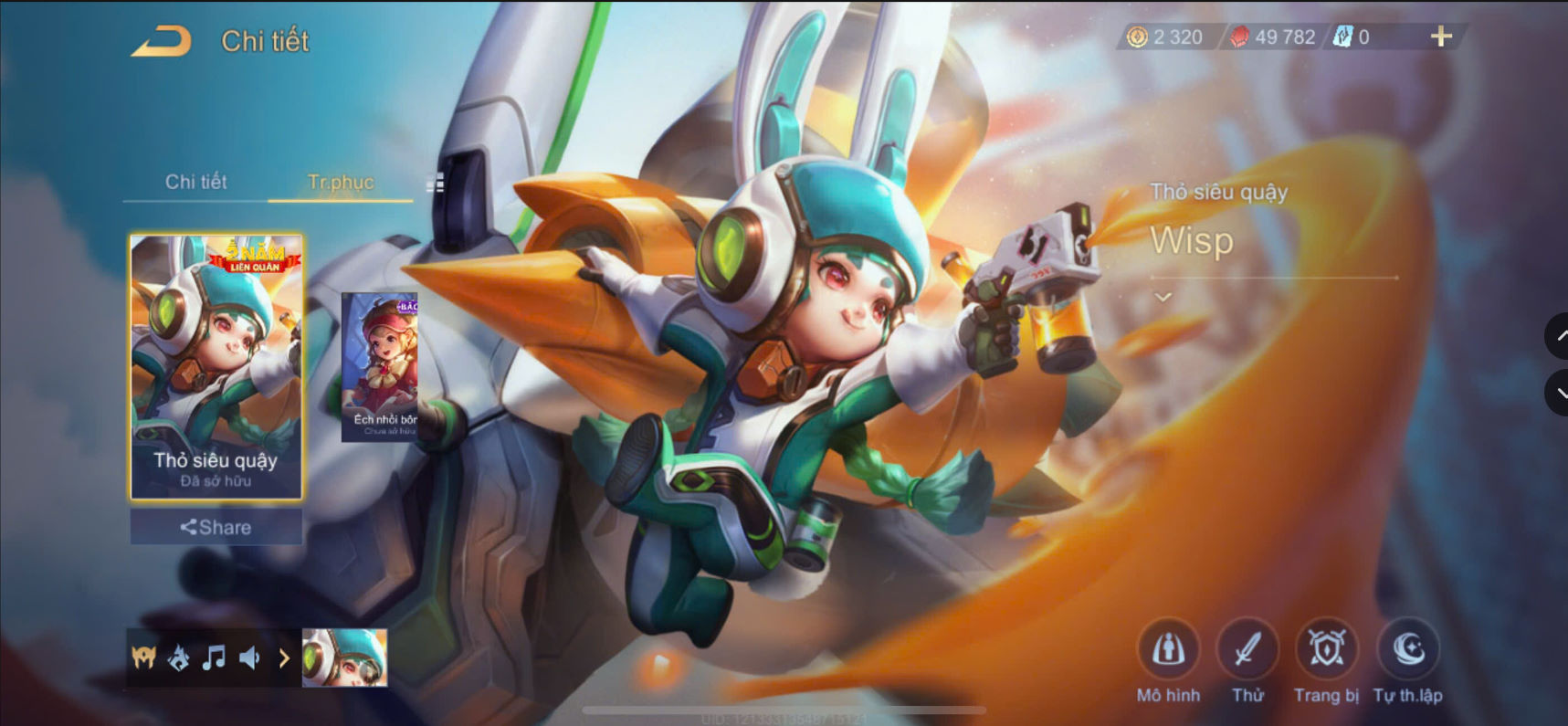Switch to the Chi tiết tab
Image resolution: width=1568 pixels, height=726 pixels.
point(196,183)
